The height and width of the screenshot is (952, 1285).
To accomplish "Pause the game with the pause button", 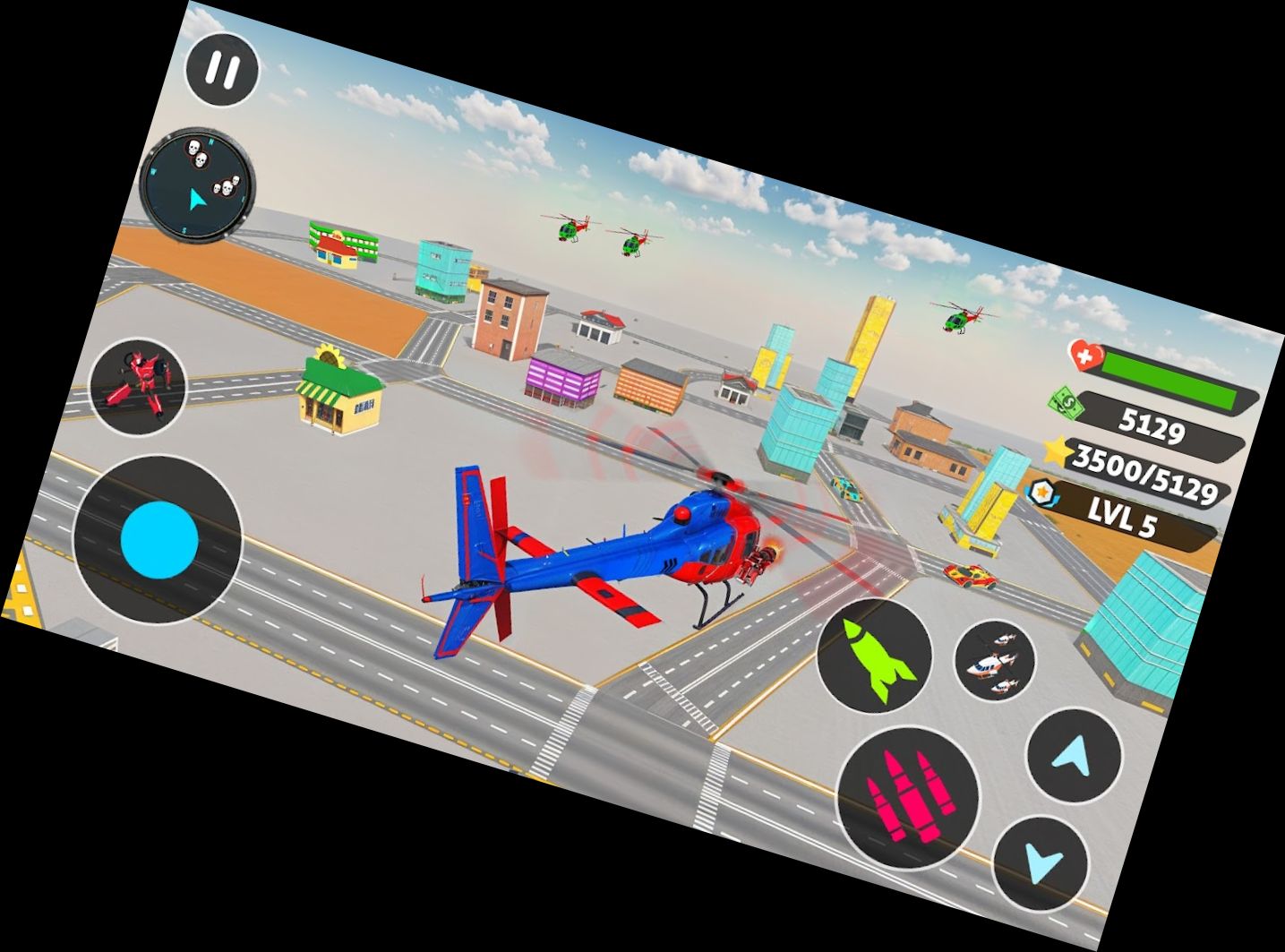I will (x=222, y=71).
